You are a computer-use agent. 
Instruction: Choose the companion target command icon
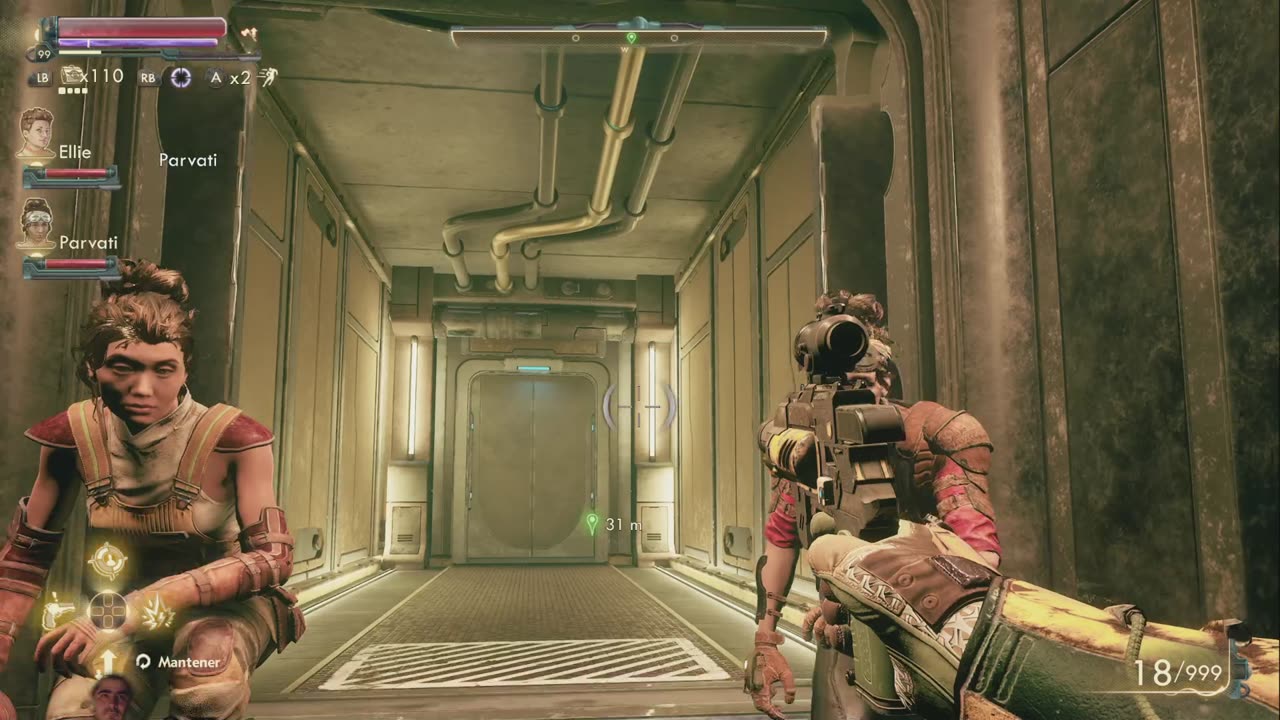pos(107,561)
